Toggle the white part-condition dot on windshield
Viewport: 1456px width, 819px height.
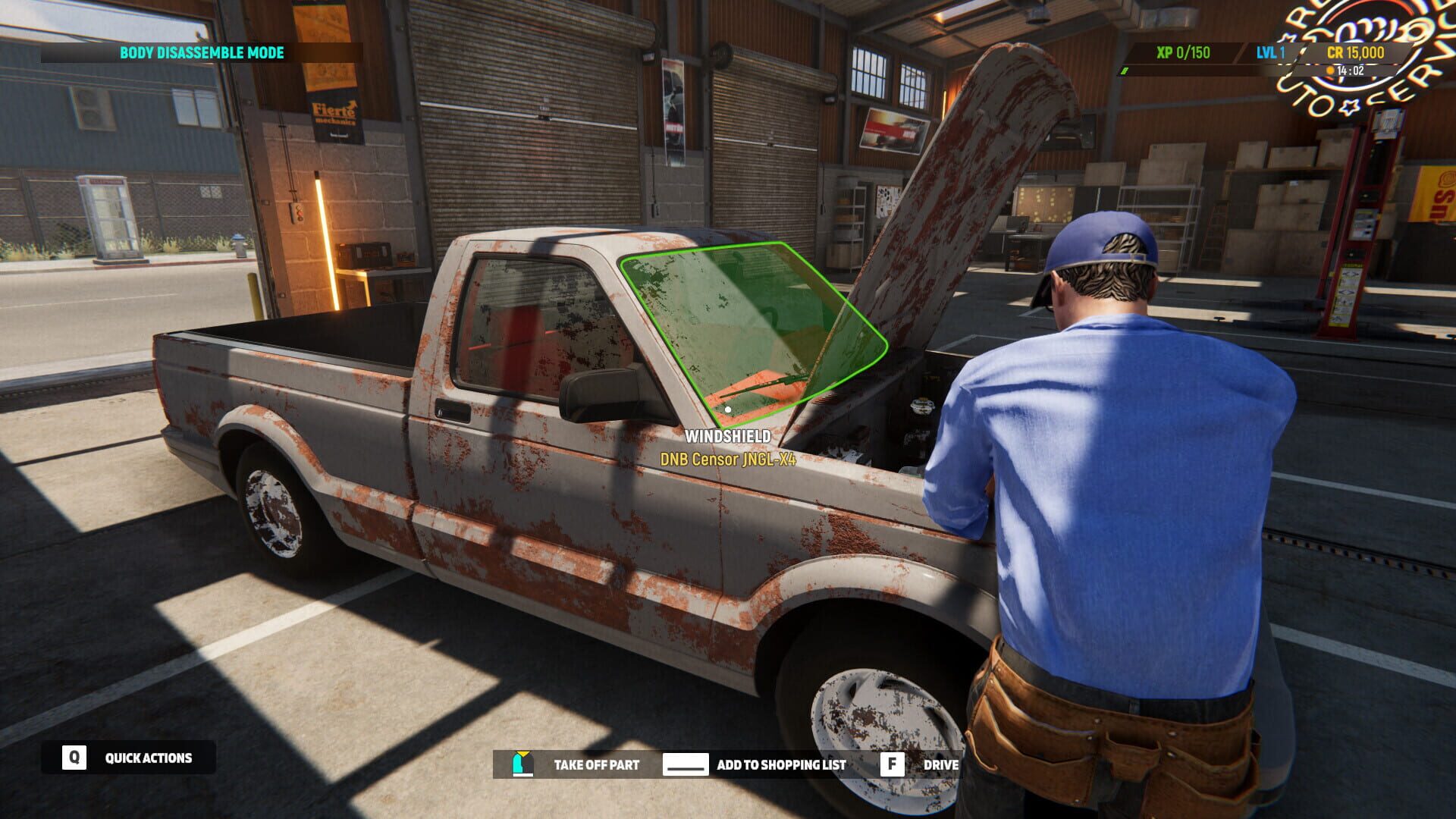coord(727,410)
